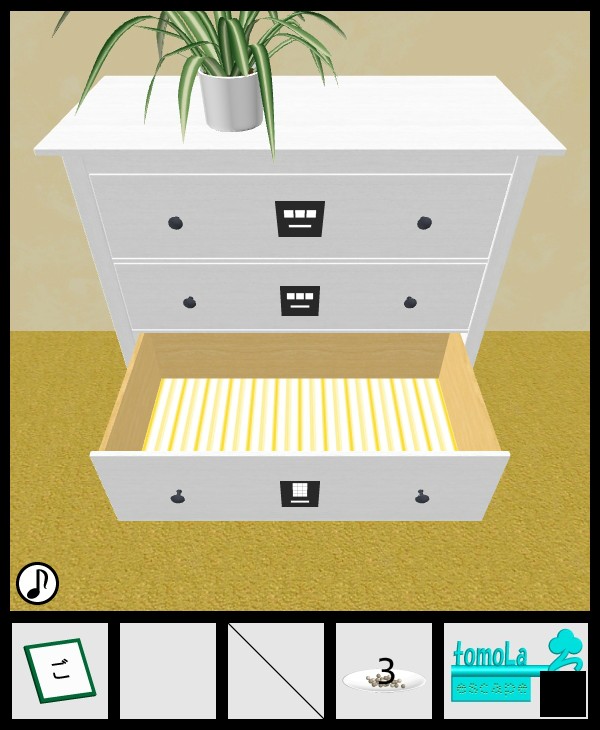Select the green-framed card inventory slot
The image size is (600, 730).
(x=60, y=671)
